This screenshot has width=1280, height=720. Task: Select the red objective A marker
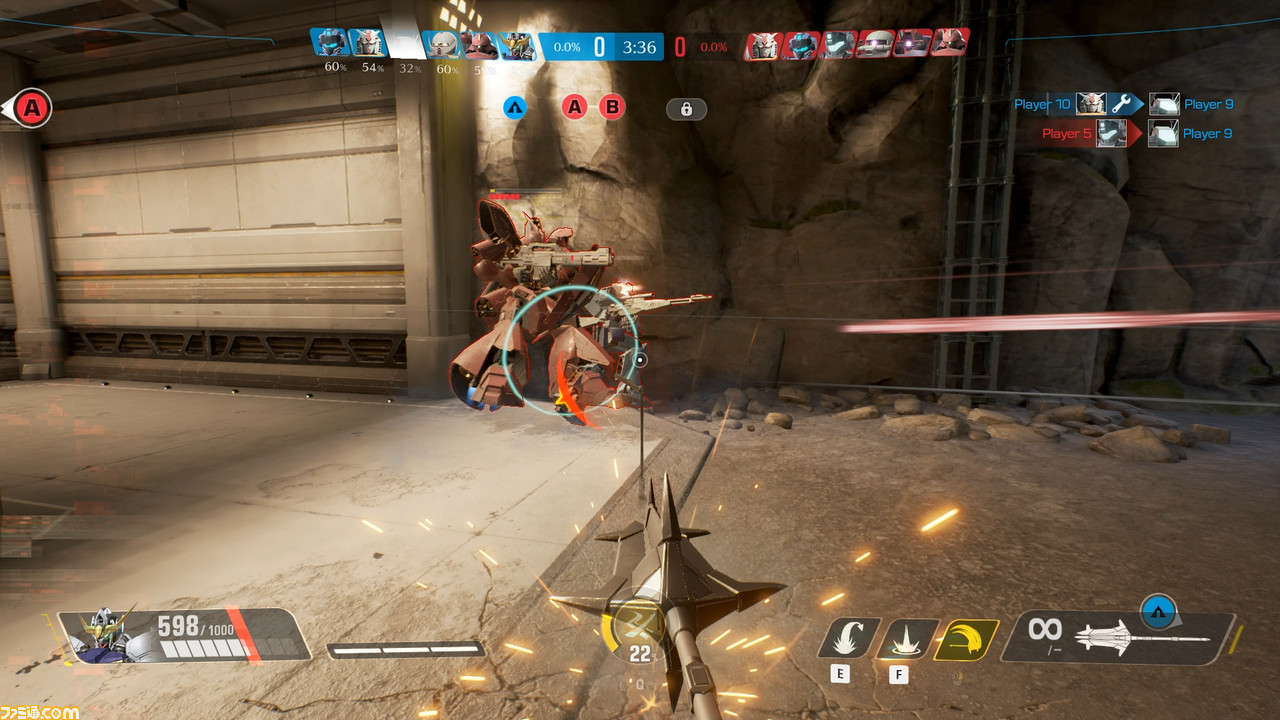tap(574, 107)
